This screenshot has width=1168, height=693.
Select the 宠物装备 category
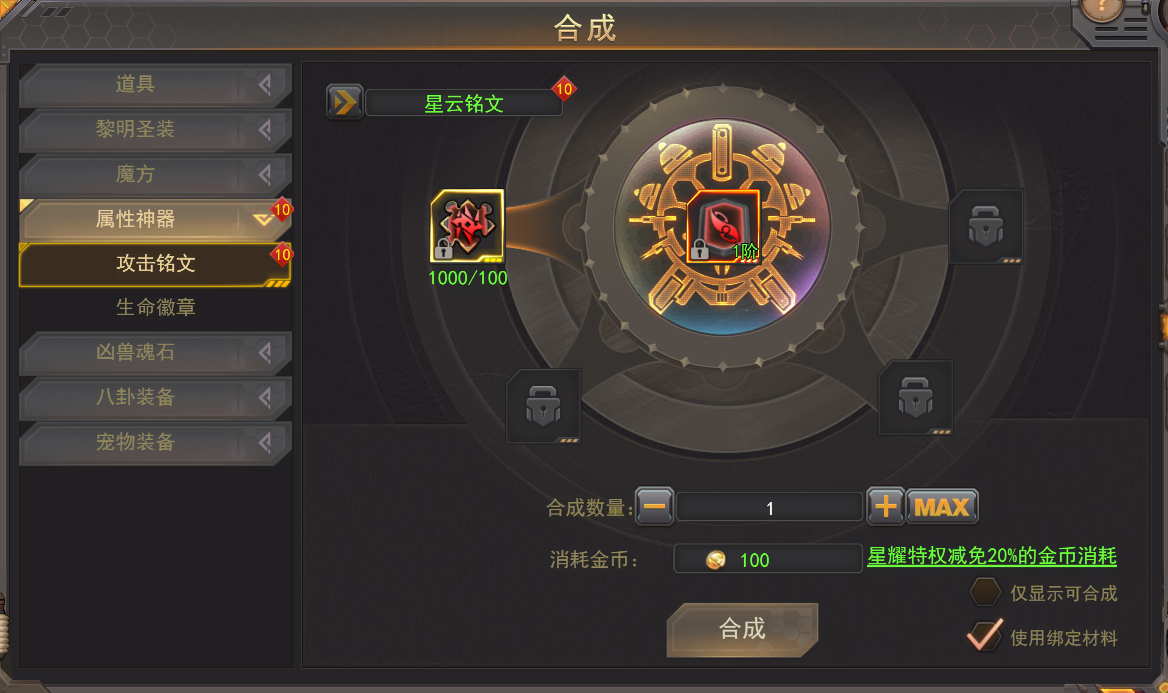(x=155, y=442)
